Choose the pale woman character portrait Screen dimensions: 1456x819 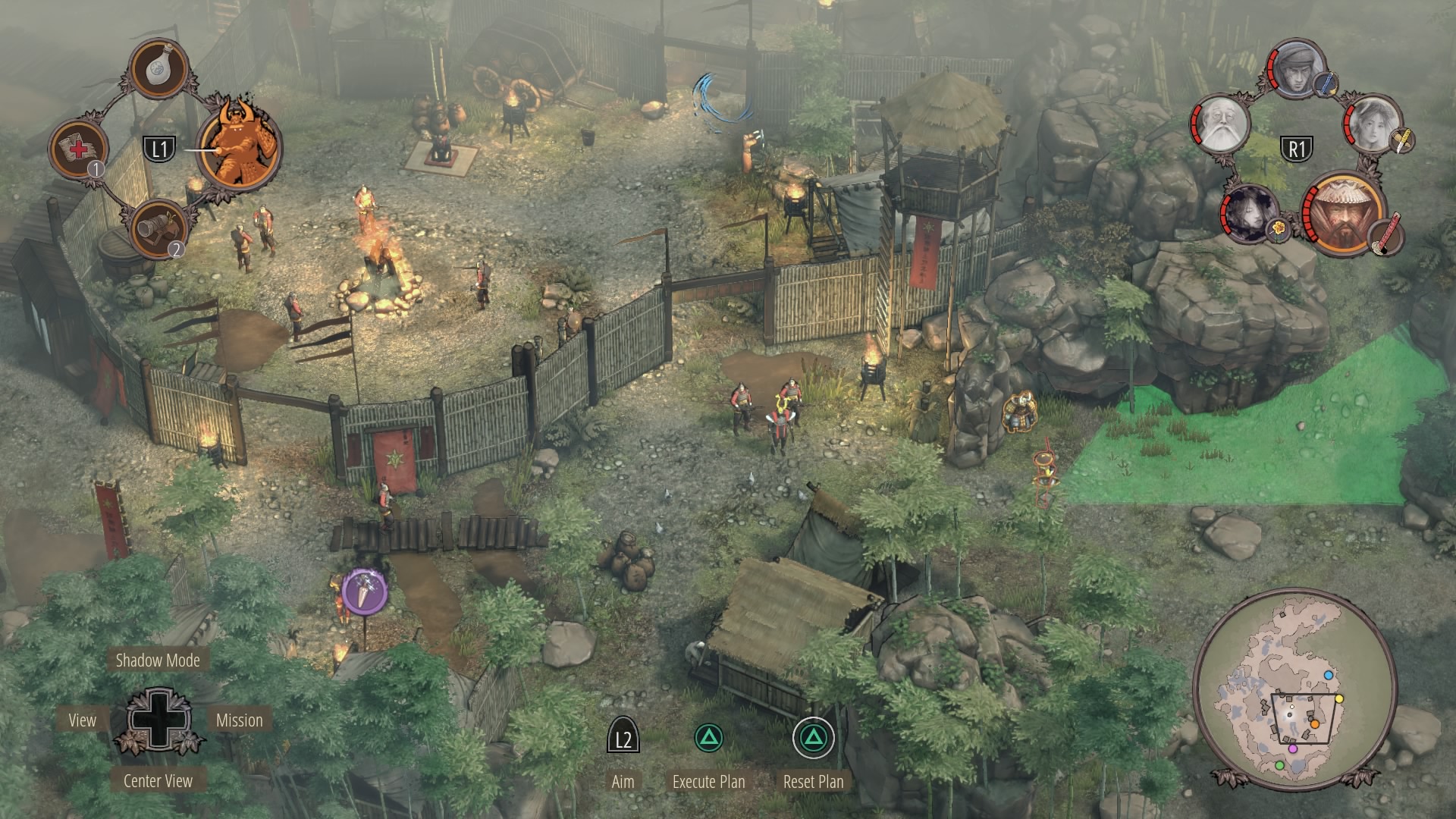pyautogui.click(x=1373, y=124)
